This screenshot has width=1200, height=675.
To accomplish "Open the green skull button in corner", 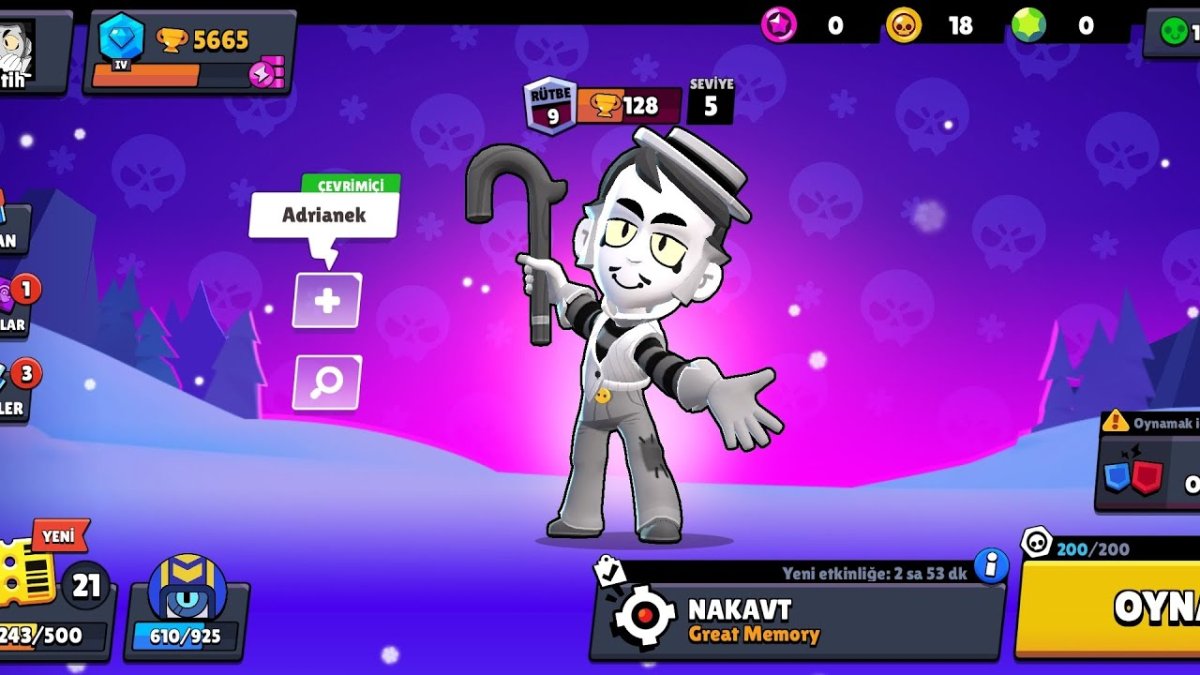I will pos(1173,32).
